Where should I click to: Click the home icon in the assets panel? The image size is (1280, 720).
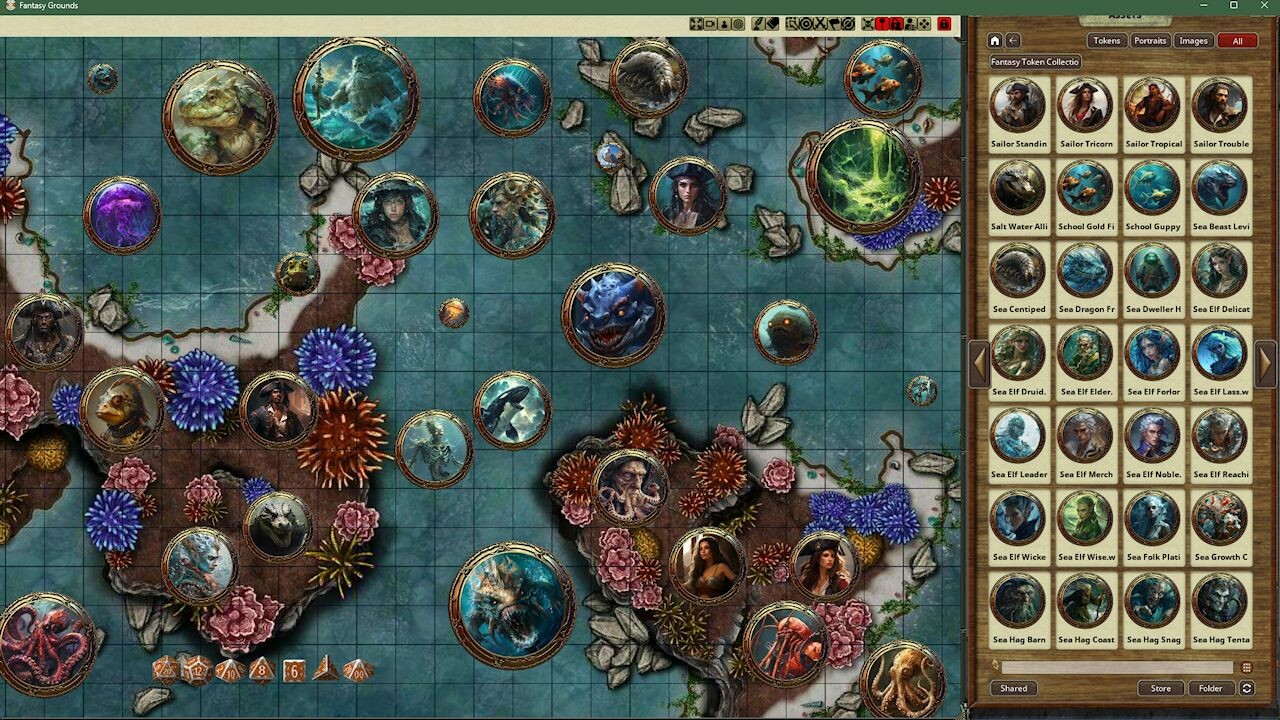pos(994,40)
